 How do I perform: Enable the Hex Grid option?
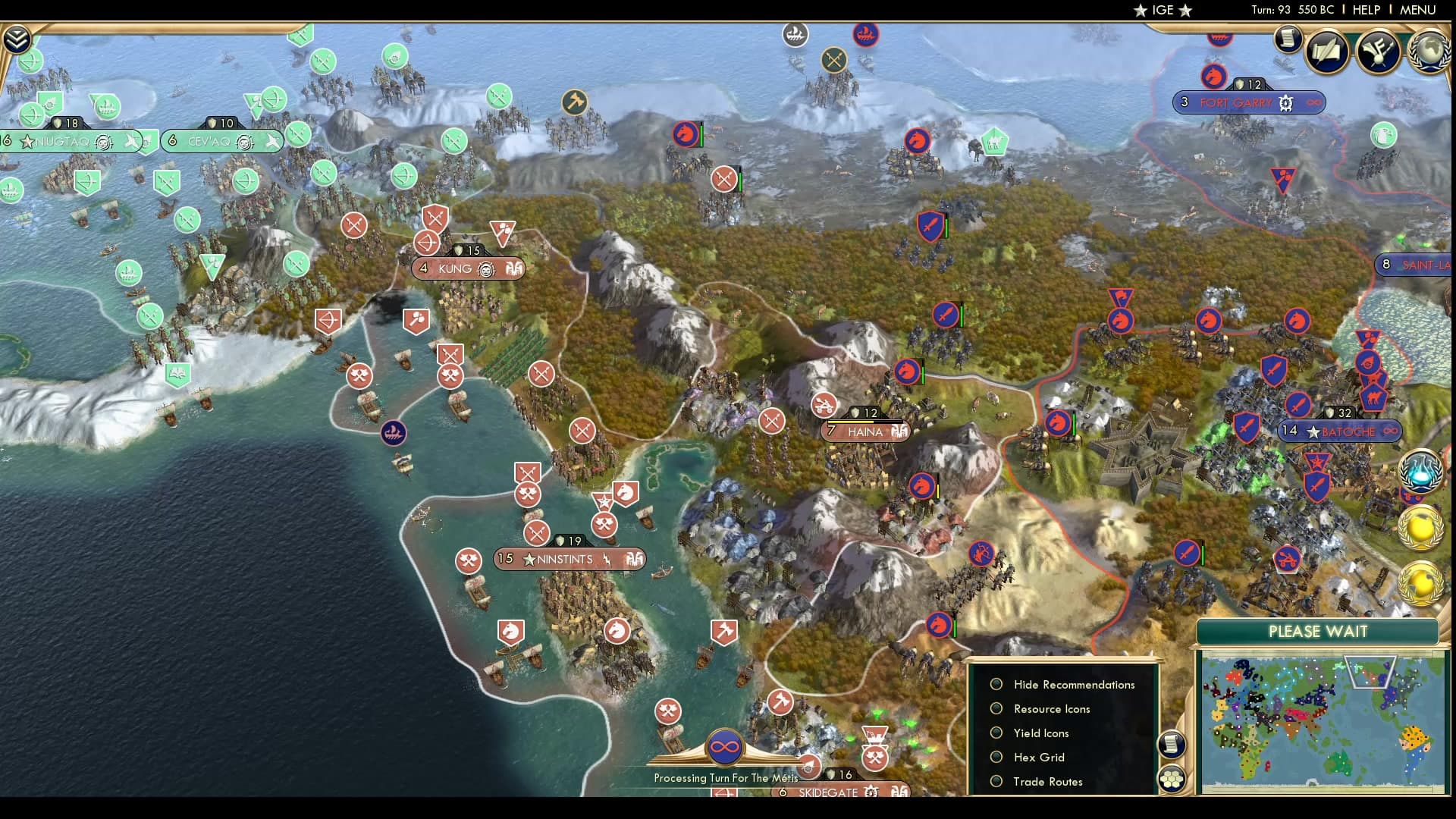click(996, 757)
